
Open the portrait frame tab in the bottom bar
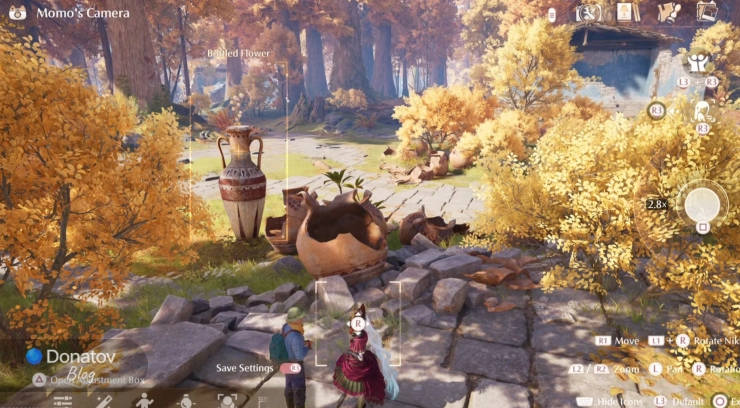pyautogui.click(x=226, y=401)
